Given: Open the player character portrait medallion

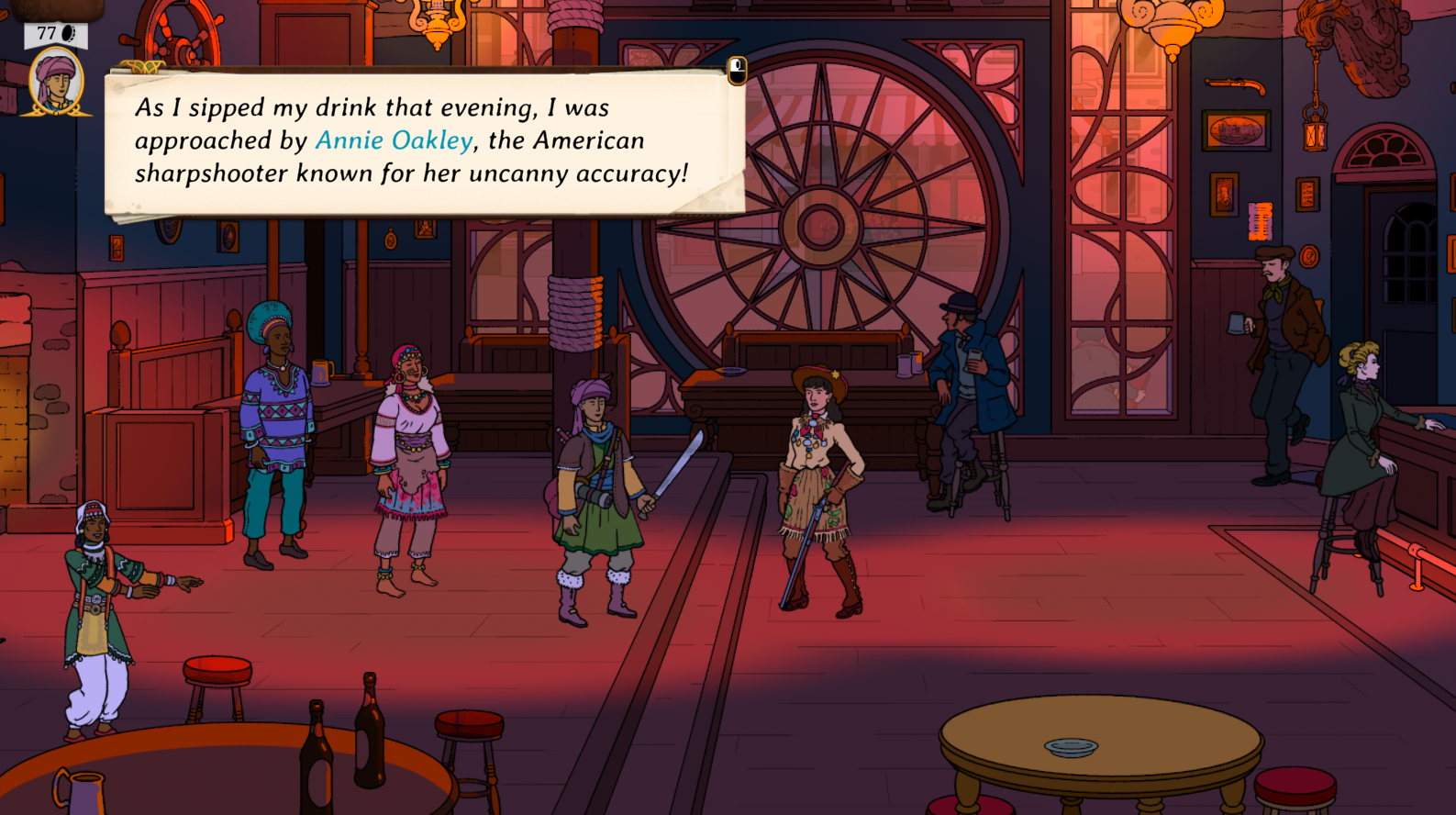Looking at the screenshot, I should 56,83.
